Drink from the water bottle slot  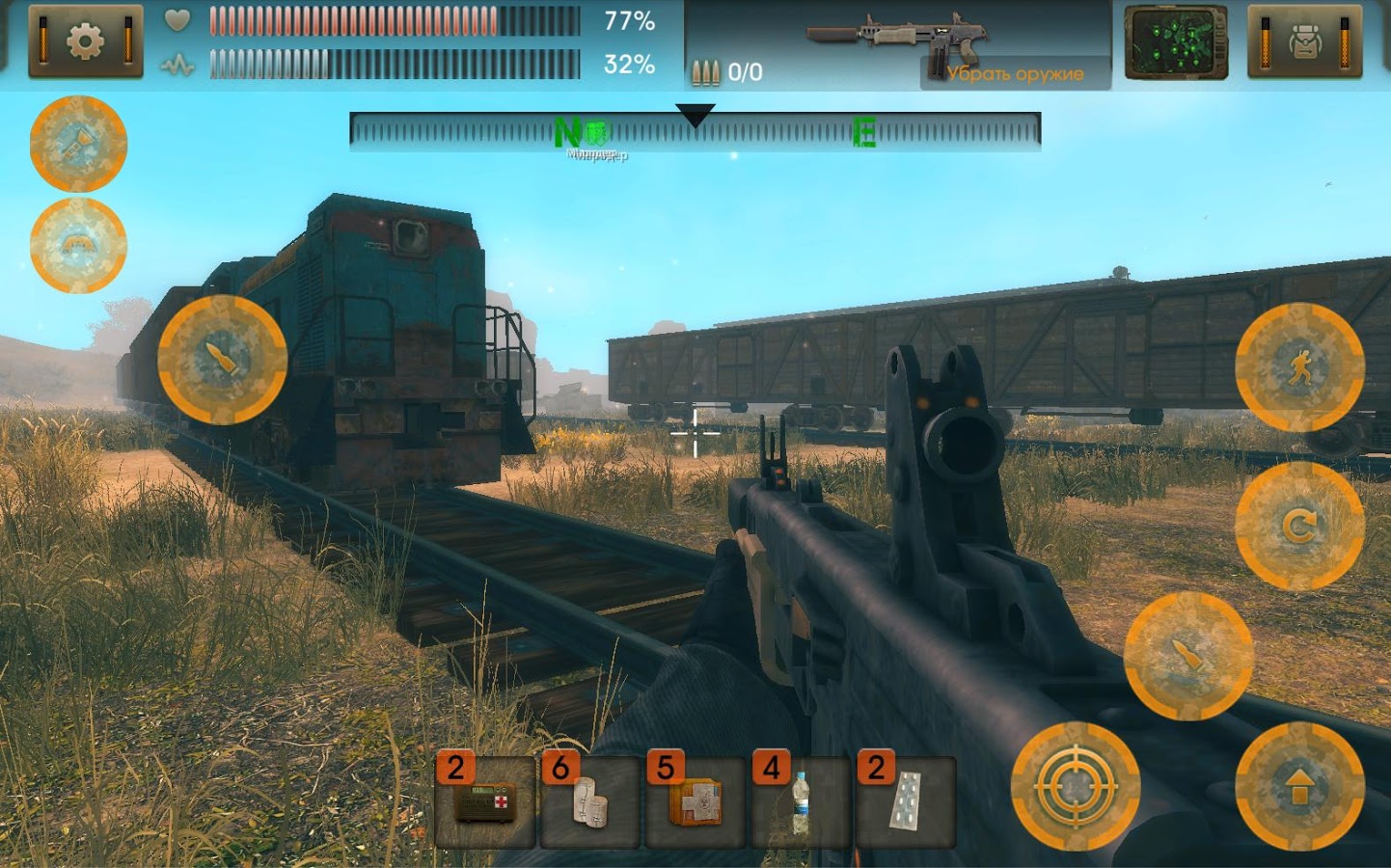(800, 801)
